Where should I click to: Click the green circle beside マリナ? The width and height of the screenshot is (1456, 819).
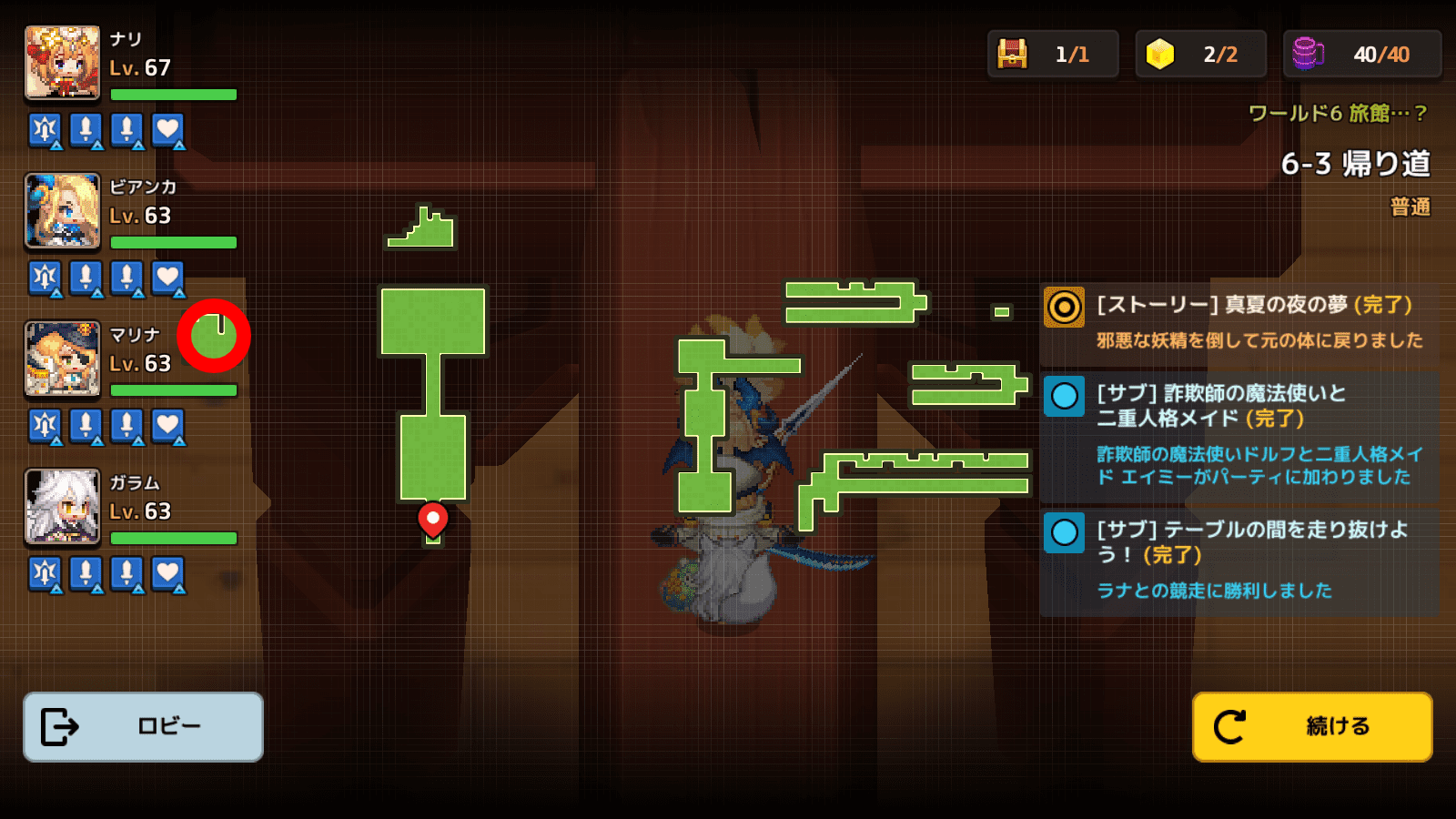pyautogui.click(x=214, y=335)
